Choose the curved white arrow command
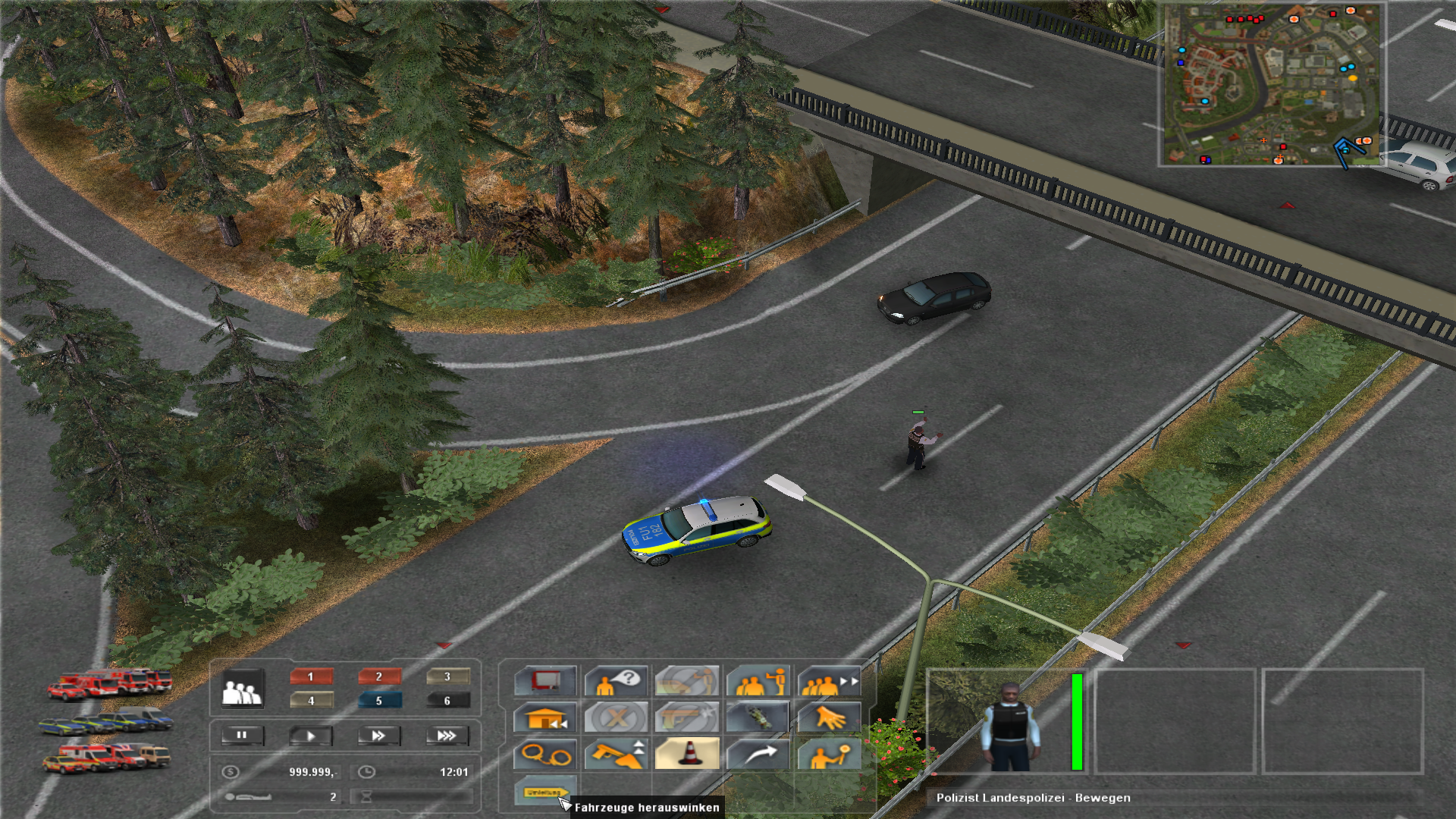The height and width of the screenshot is (819, 1456). pyautogui.click(x=758, y=754)
